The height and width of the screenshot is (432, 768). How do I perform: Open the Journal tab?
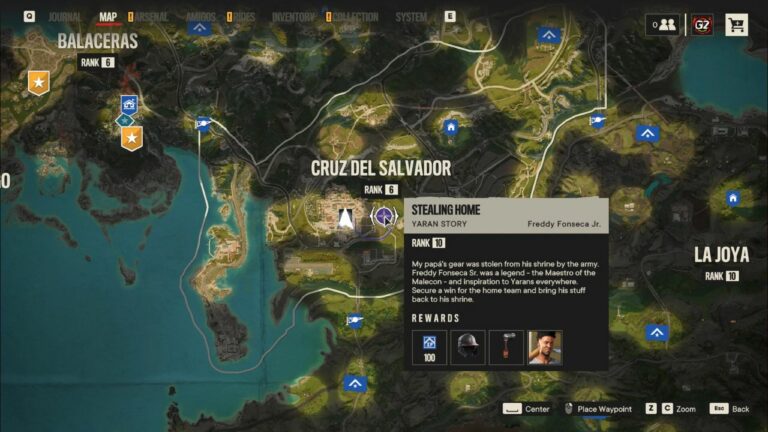(x=66, y=17)
